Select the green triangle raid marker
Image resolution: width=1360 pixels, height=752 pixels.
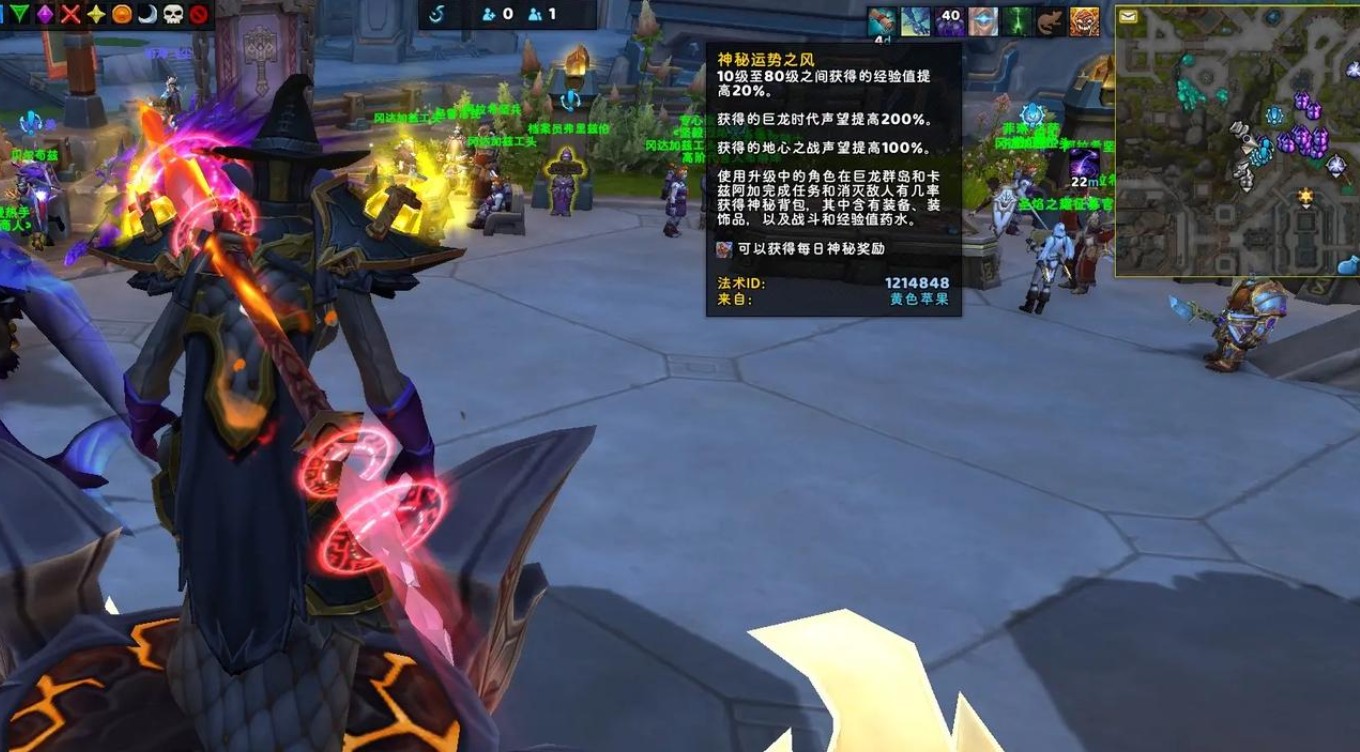click(x=19, y=14)
